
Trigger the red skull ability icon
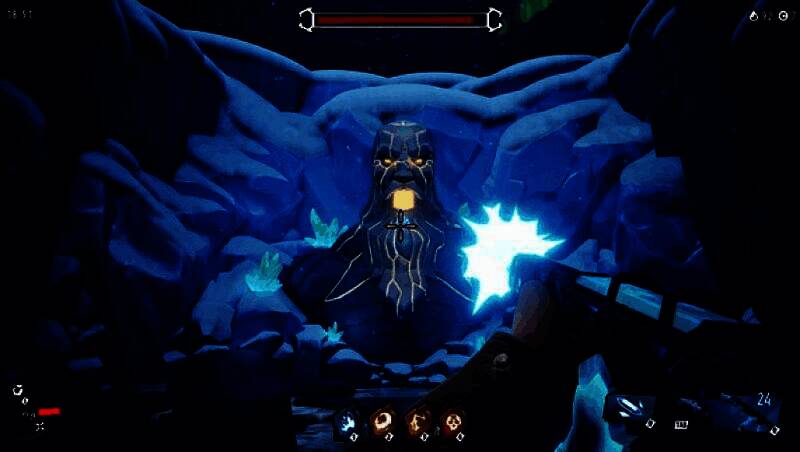453,423
